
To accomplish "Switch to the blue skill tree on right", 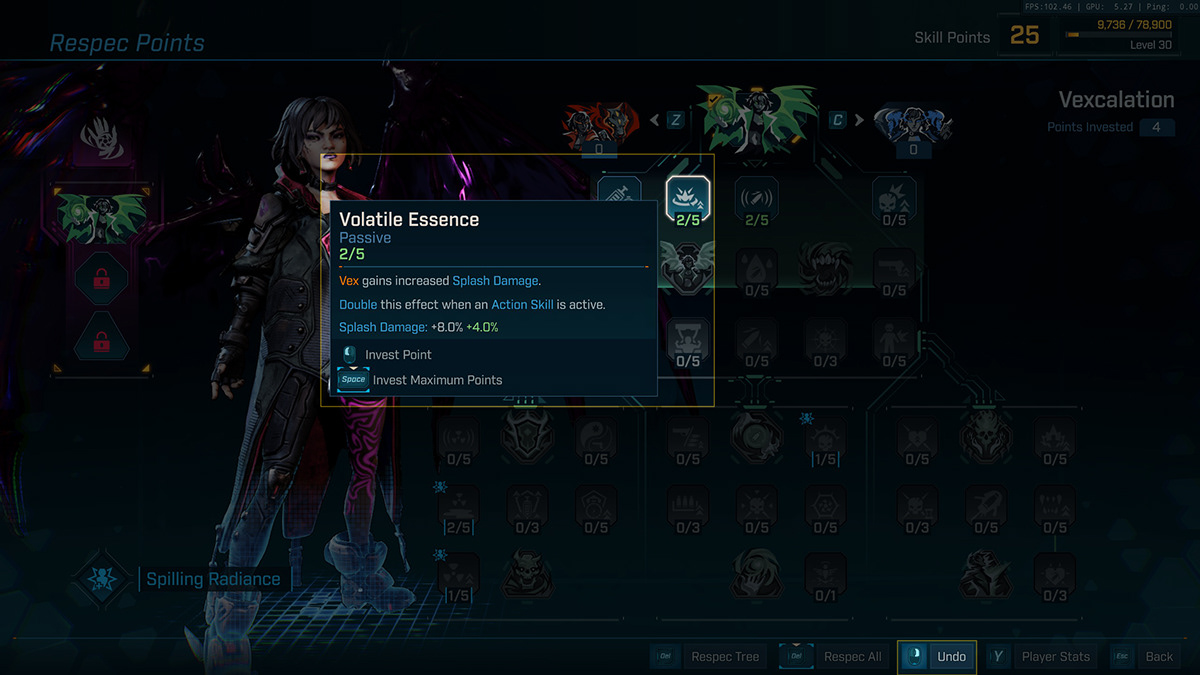I will tap(912, 126).
